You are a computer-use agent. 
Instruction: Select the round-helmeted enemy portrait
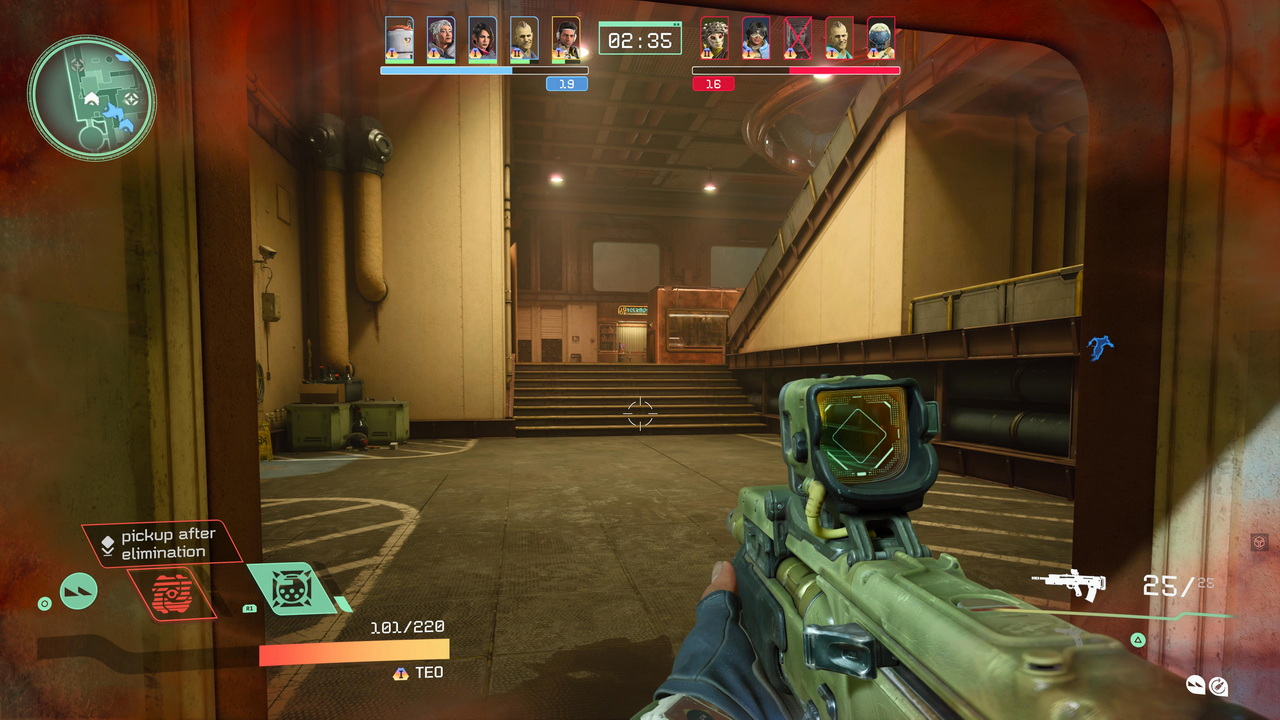[x=881, y=39]
